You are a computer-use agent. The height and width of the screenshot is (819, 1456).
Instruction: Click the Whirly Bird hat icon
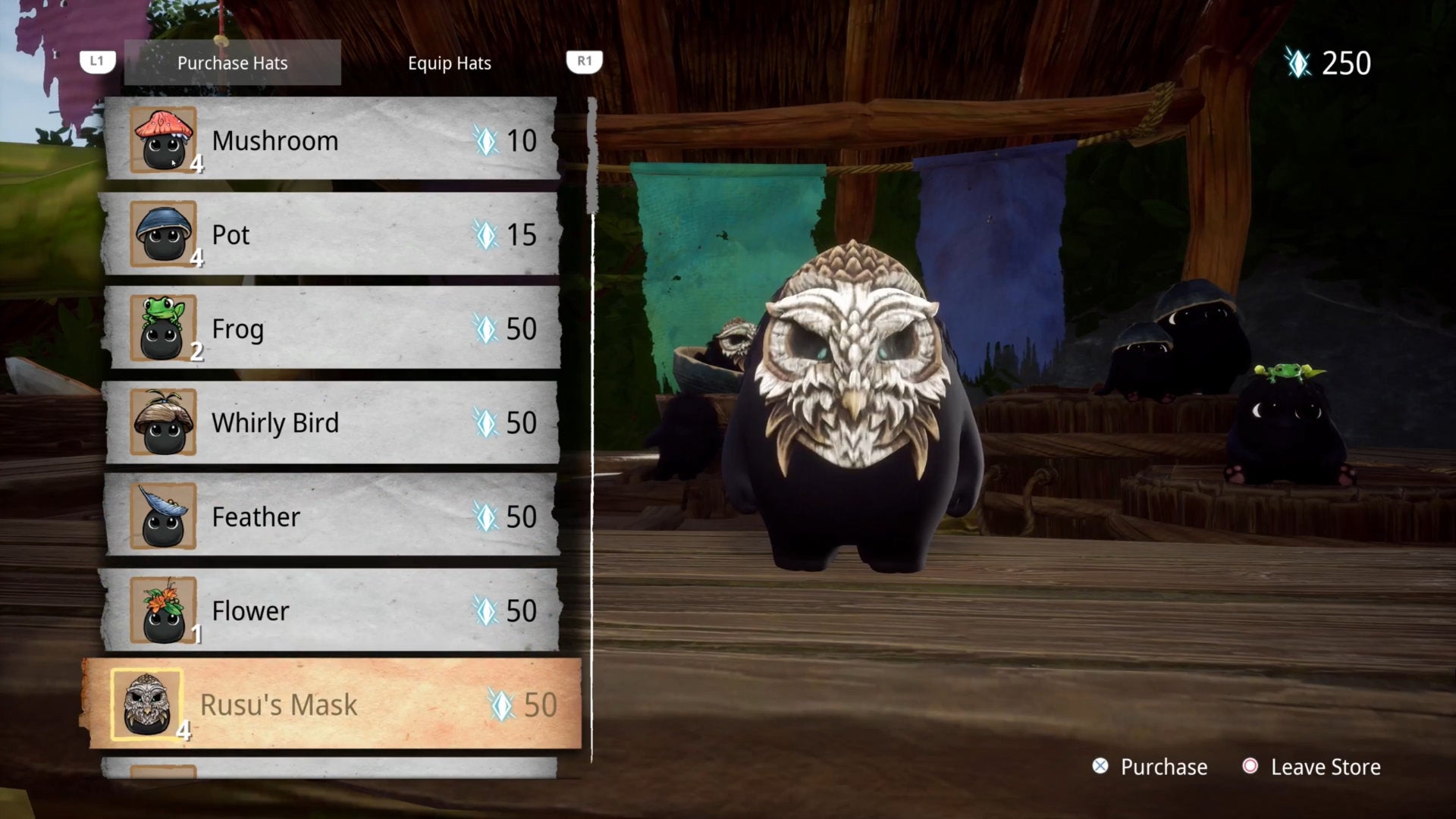[x=163, y=422]
